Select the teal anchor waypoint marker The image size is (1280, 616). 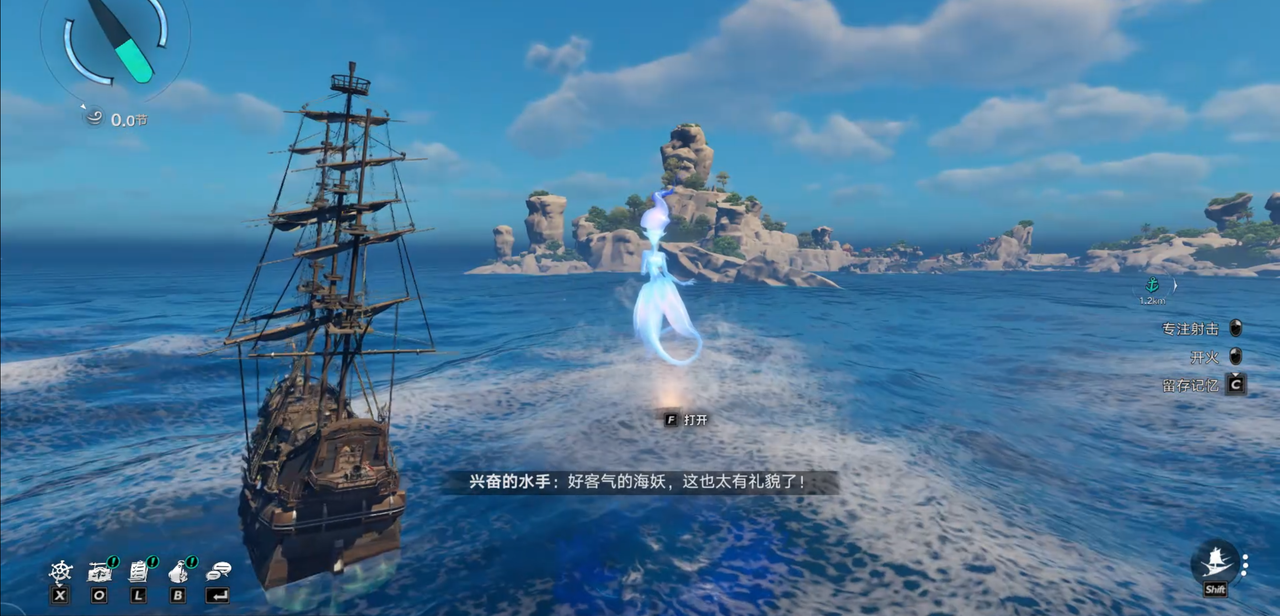pos(1154,285)
